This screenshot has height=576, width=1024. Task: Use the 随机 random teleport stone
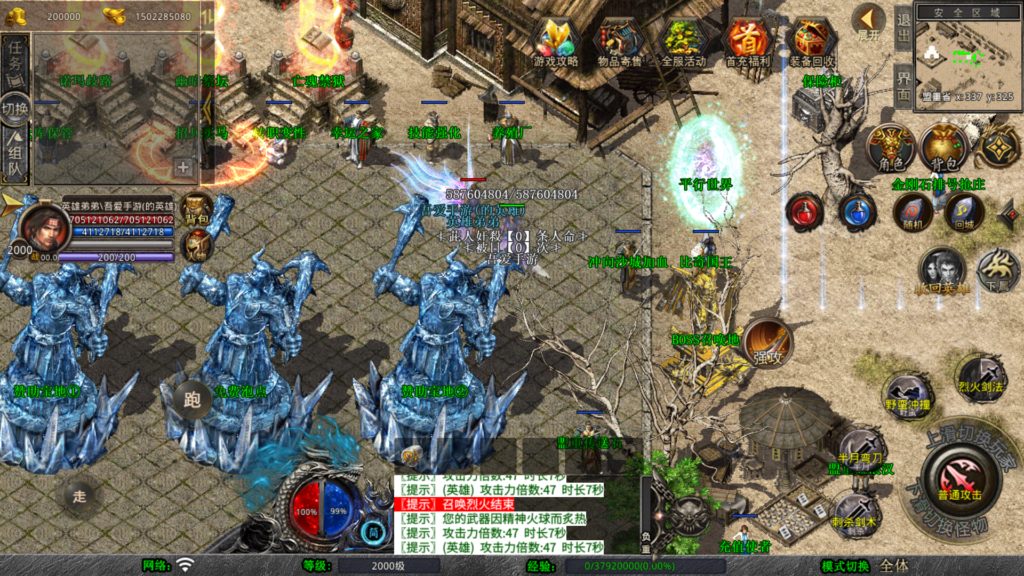coord(911,211)
